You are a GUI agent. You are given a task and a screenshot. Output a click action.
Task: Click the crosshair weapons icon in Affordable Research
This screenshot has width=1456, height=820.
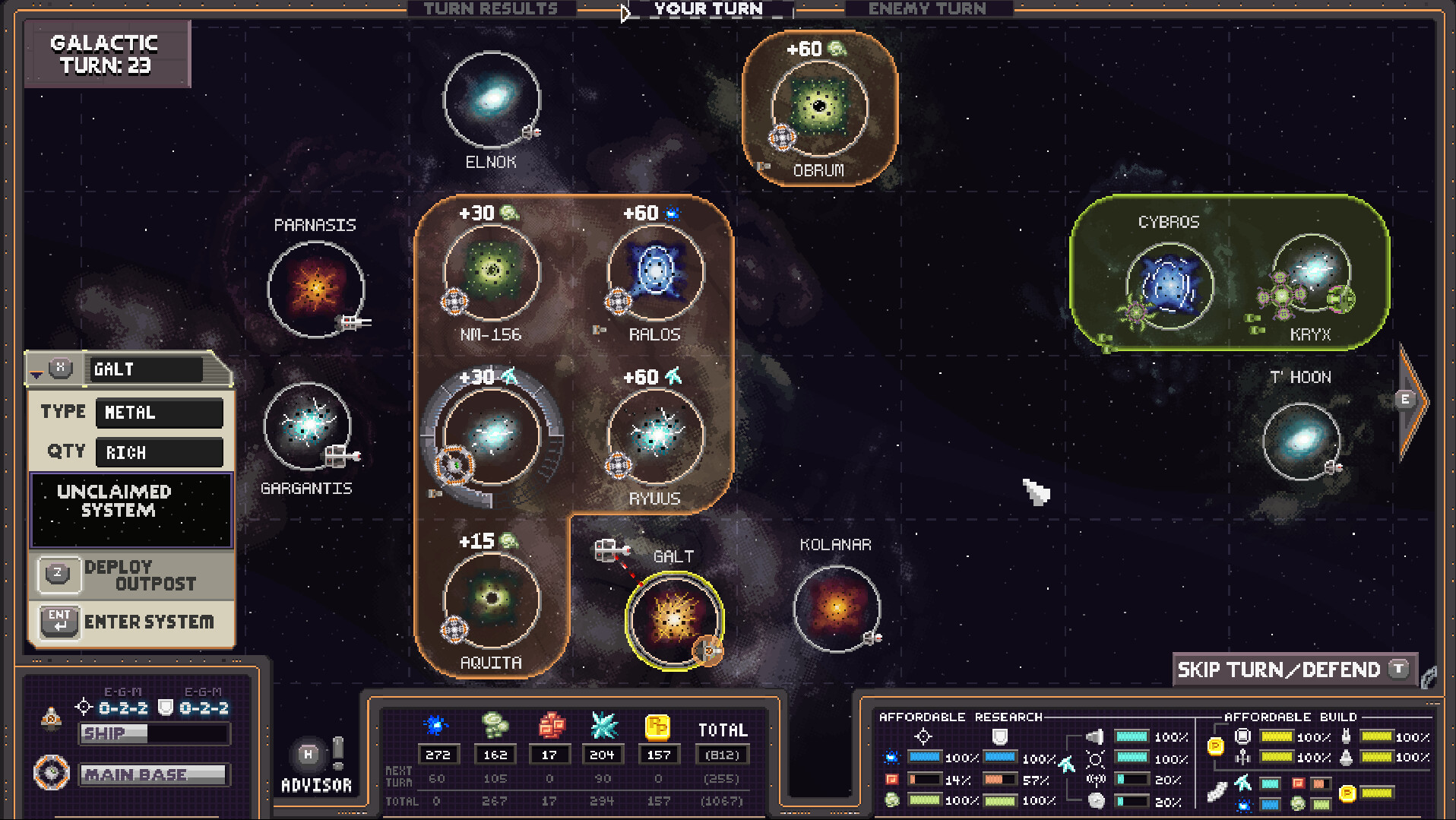(924, 736)
